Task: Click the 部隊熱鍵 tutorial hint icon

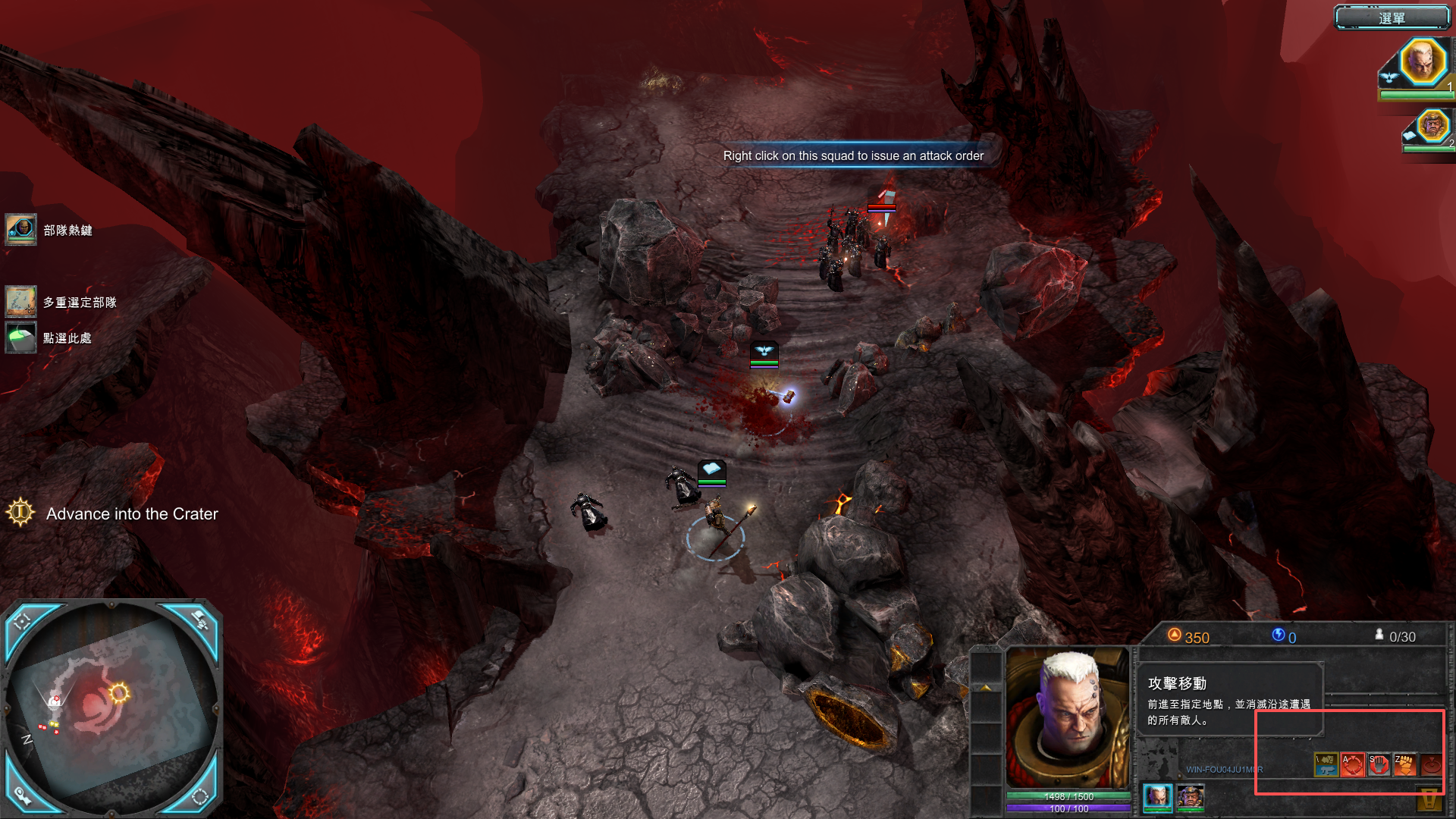Action: (20, 229)
